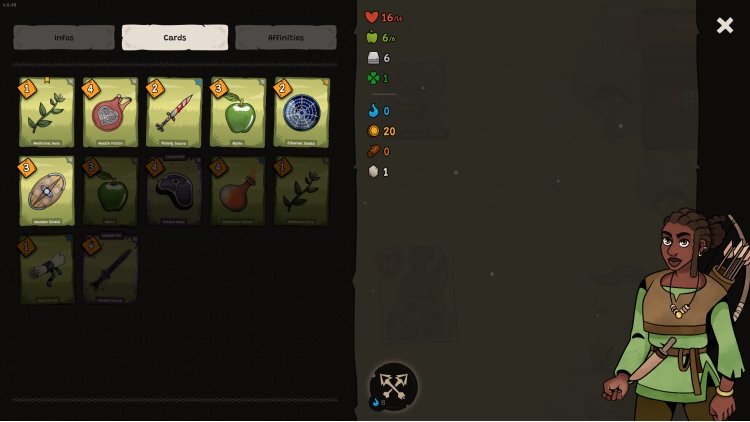The height and width of the screenshot is (422, 750).
Task: Switch to the Infos tab
Action: [64, 38]
